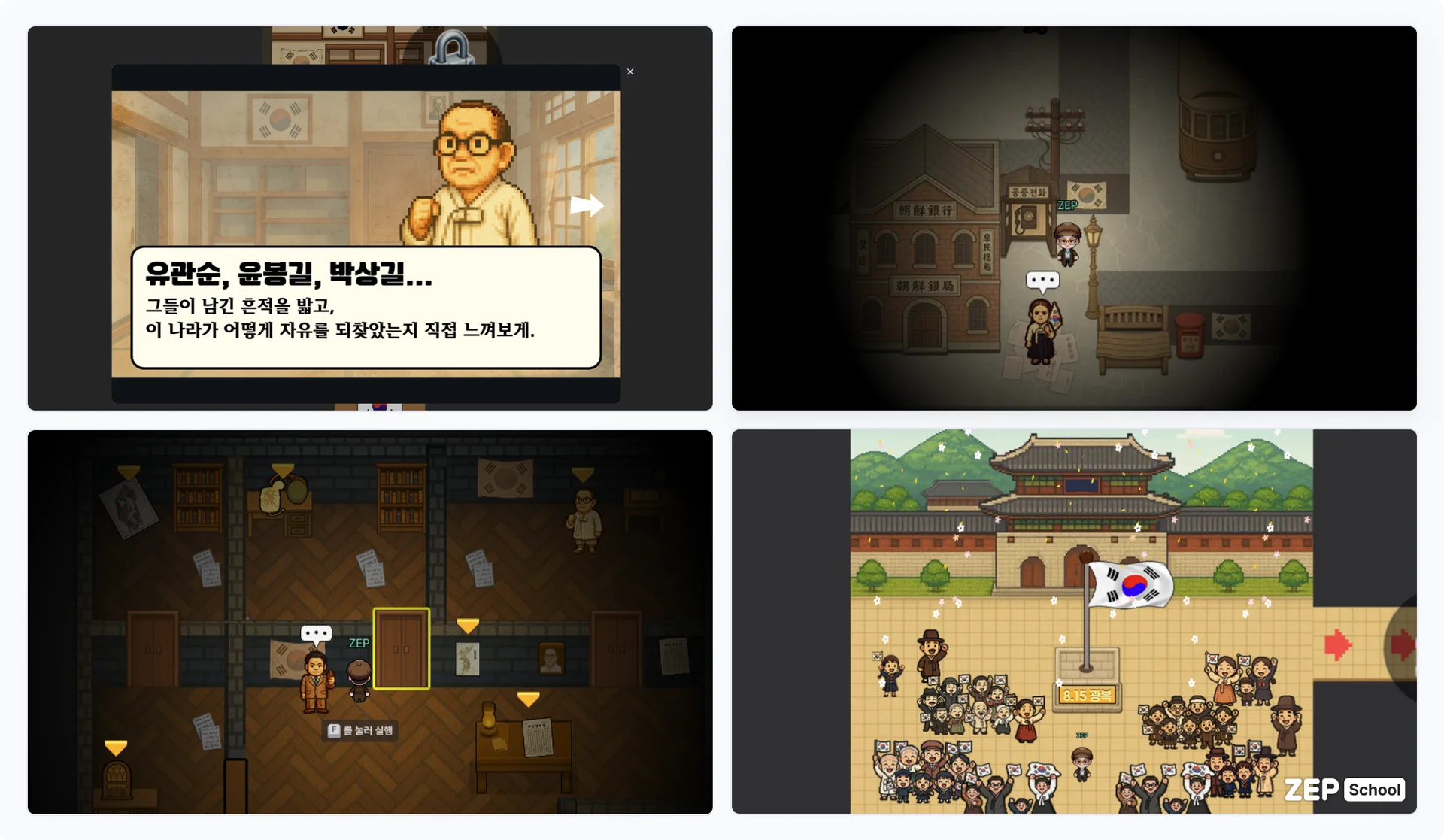
Task: Click the F key icon in the interaction prompt
Action: tap(332, 729)
